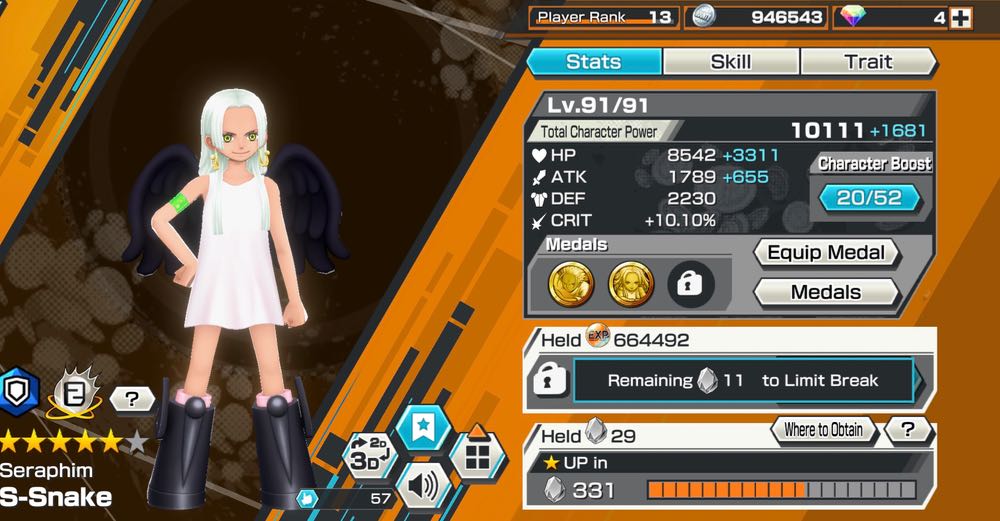Open the grid menu icon
The width and height of the screenshot is (1000, 521).
[477, 459]
